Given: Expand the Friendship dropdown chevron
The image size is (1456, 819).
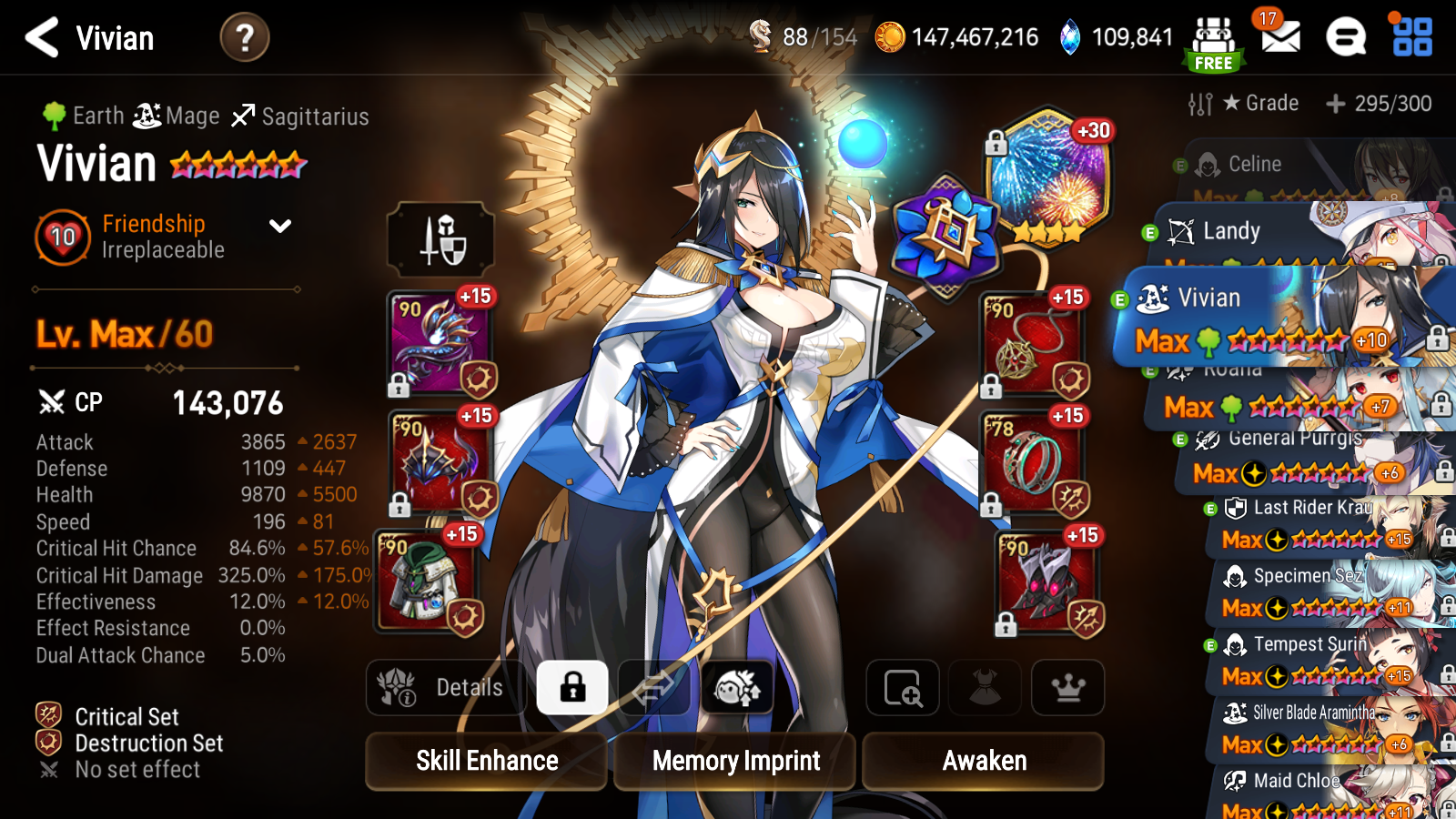Looking at the screenshot, I should tap(278, 227).
